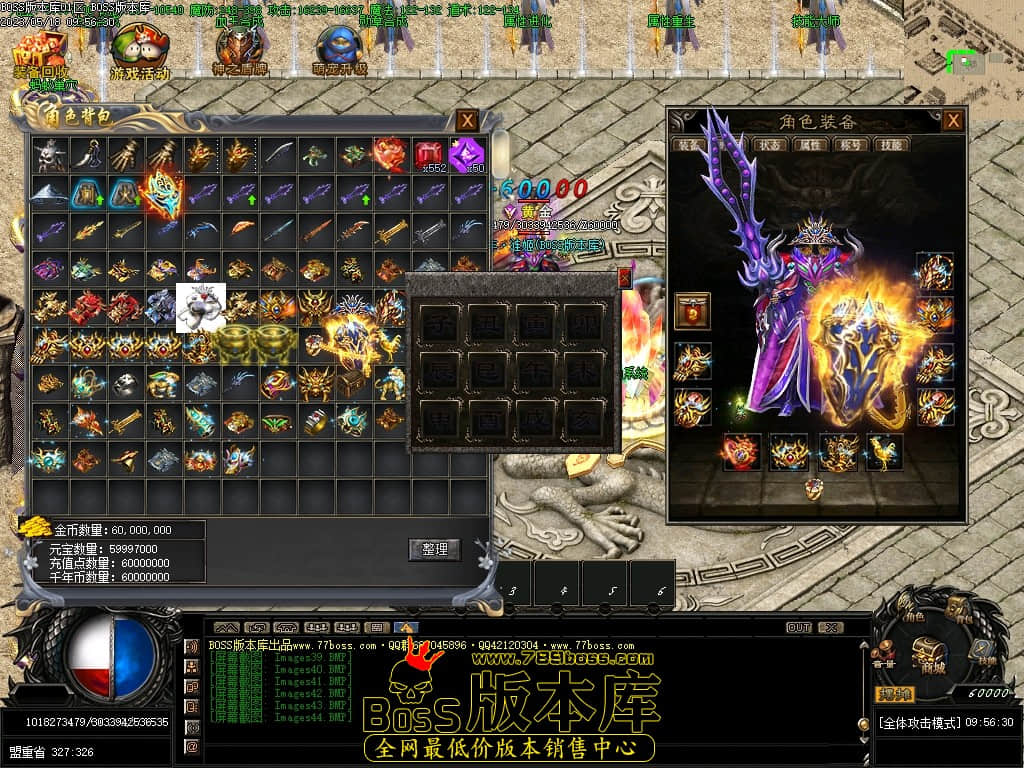Switch to the 状态 status tab
The width and height of the screenshot is (1024, 768).
(x=771, y=145)
